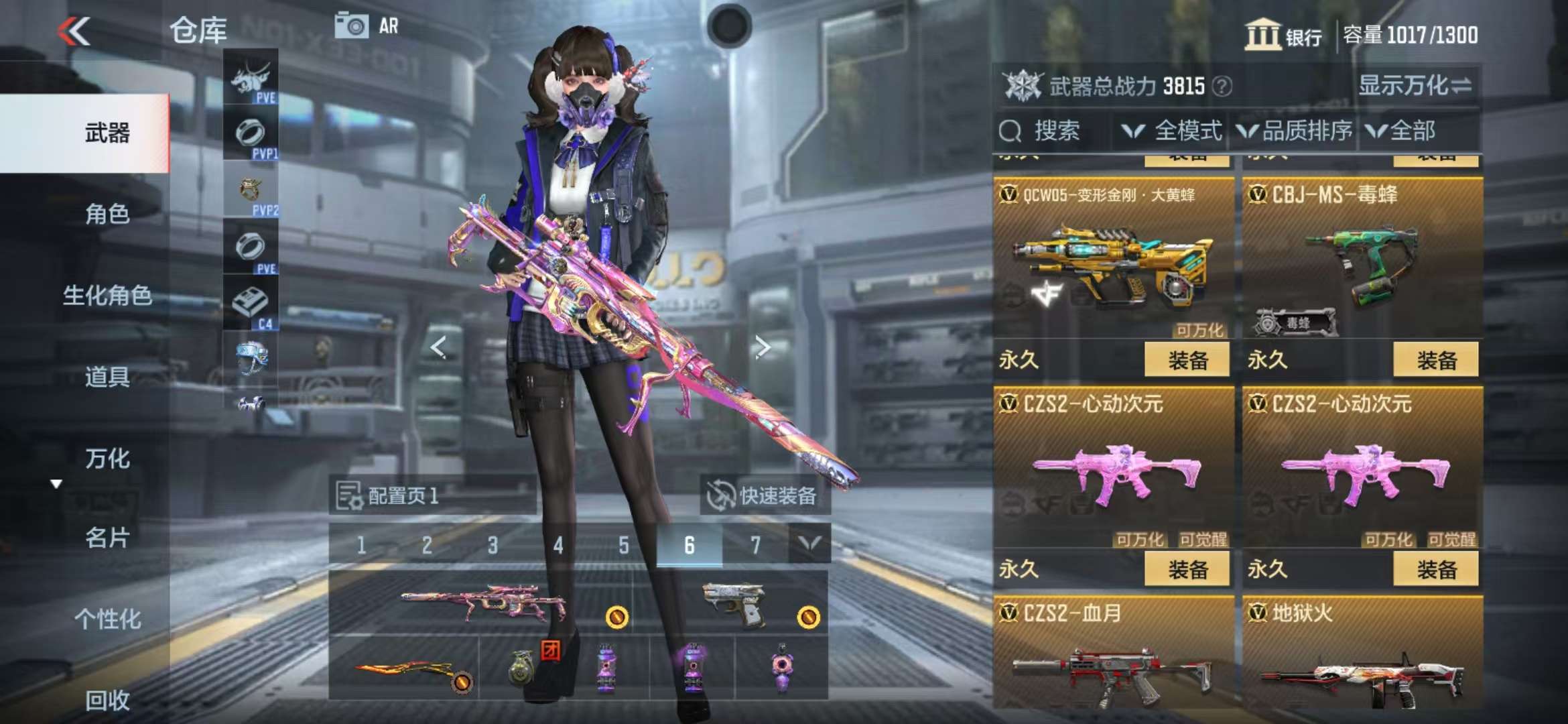Toggle 显示万化 display switch
The height and width of the screenshot is (724, 1568).
click(1414, 86)
